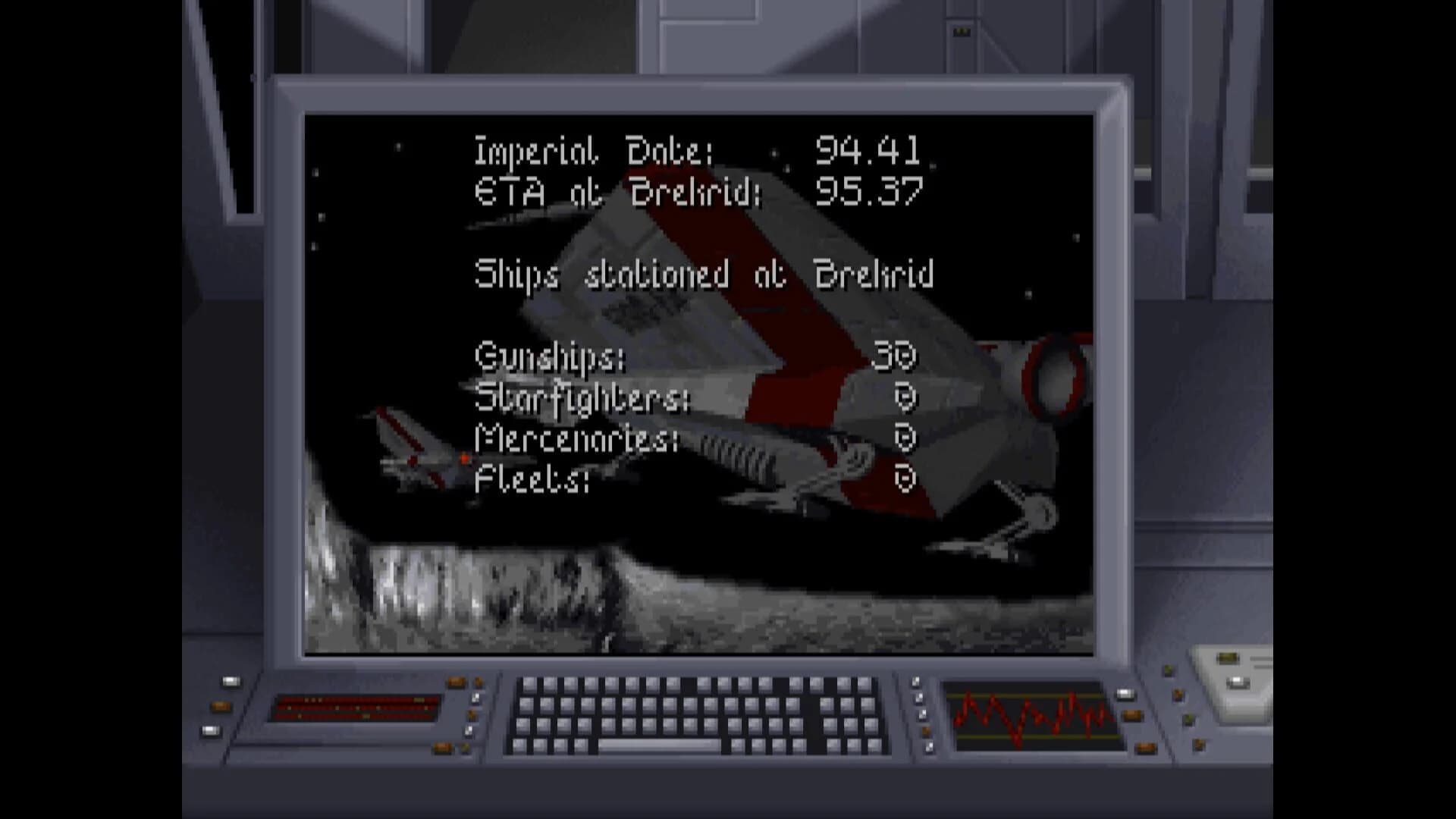Select the Mercenaries entry on the display

[576, 438]
